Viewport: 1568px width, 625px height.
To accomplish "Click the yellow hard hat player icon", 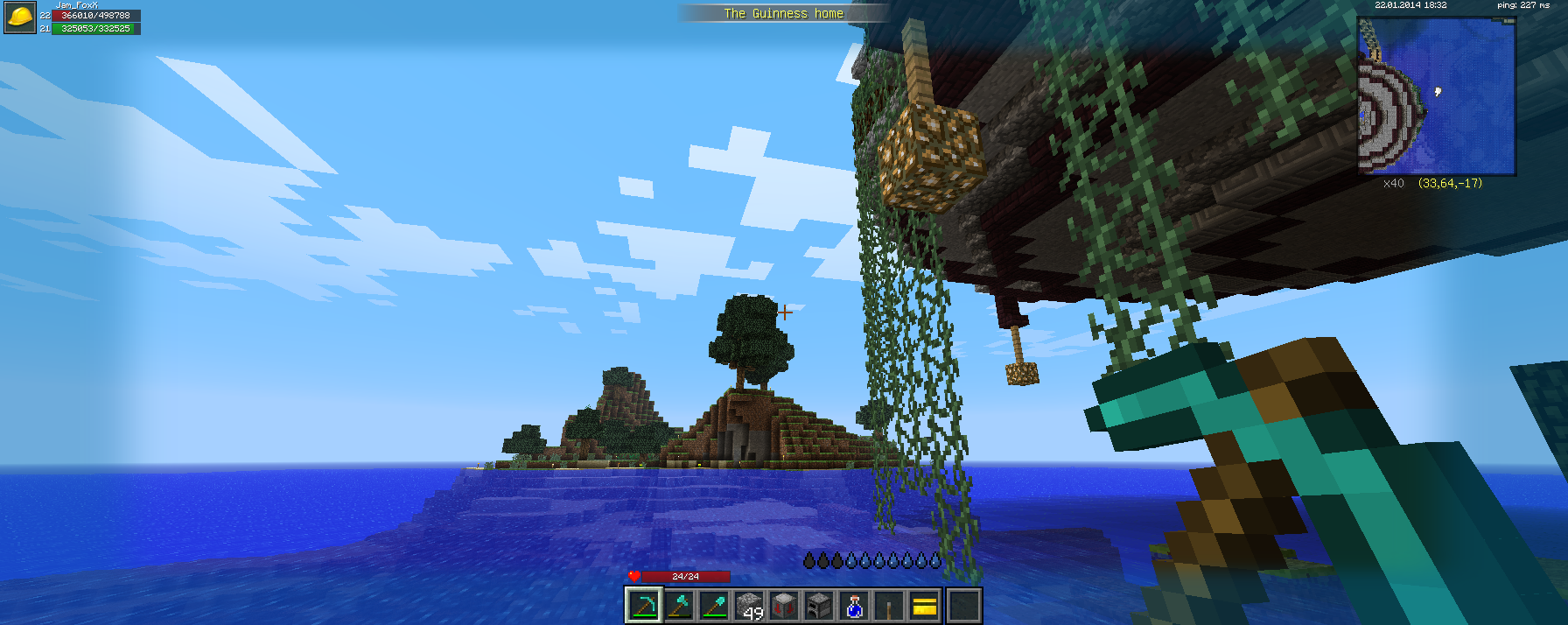I will point(20,18).
